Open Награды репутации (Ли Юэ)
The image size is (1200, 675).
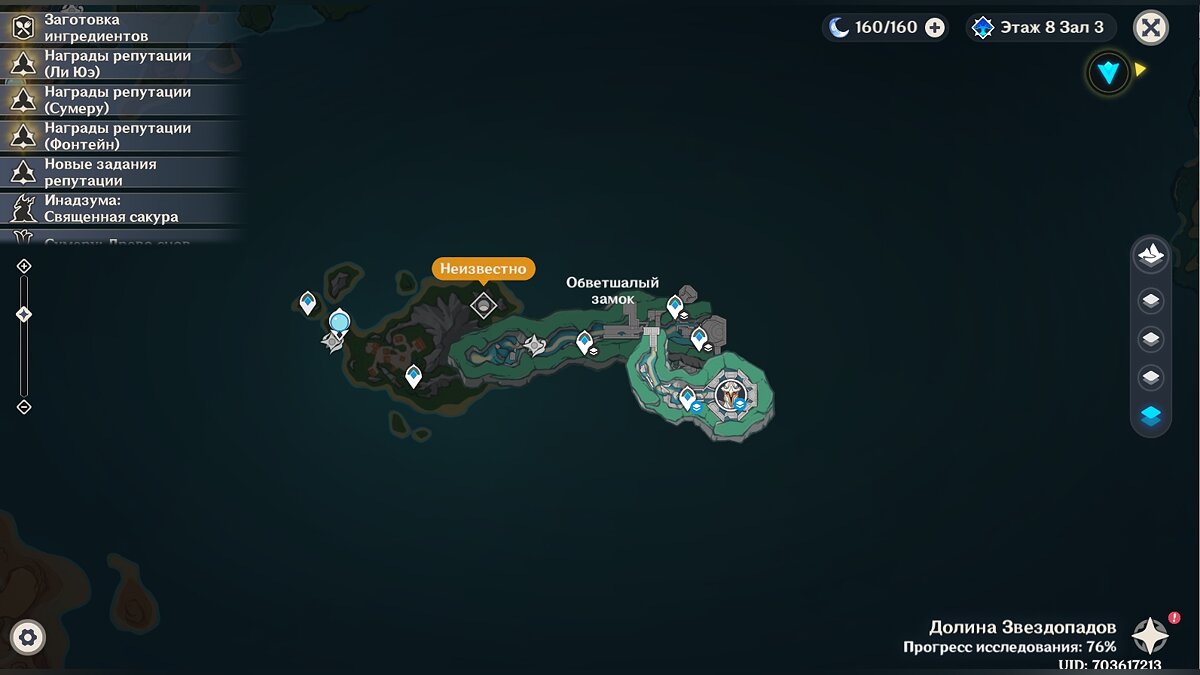[x=120, y=64]
